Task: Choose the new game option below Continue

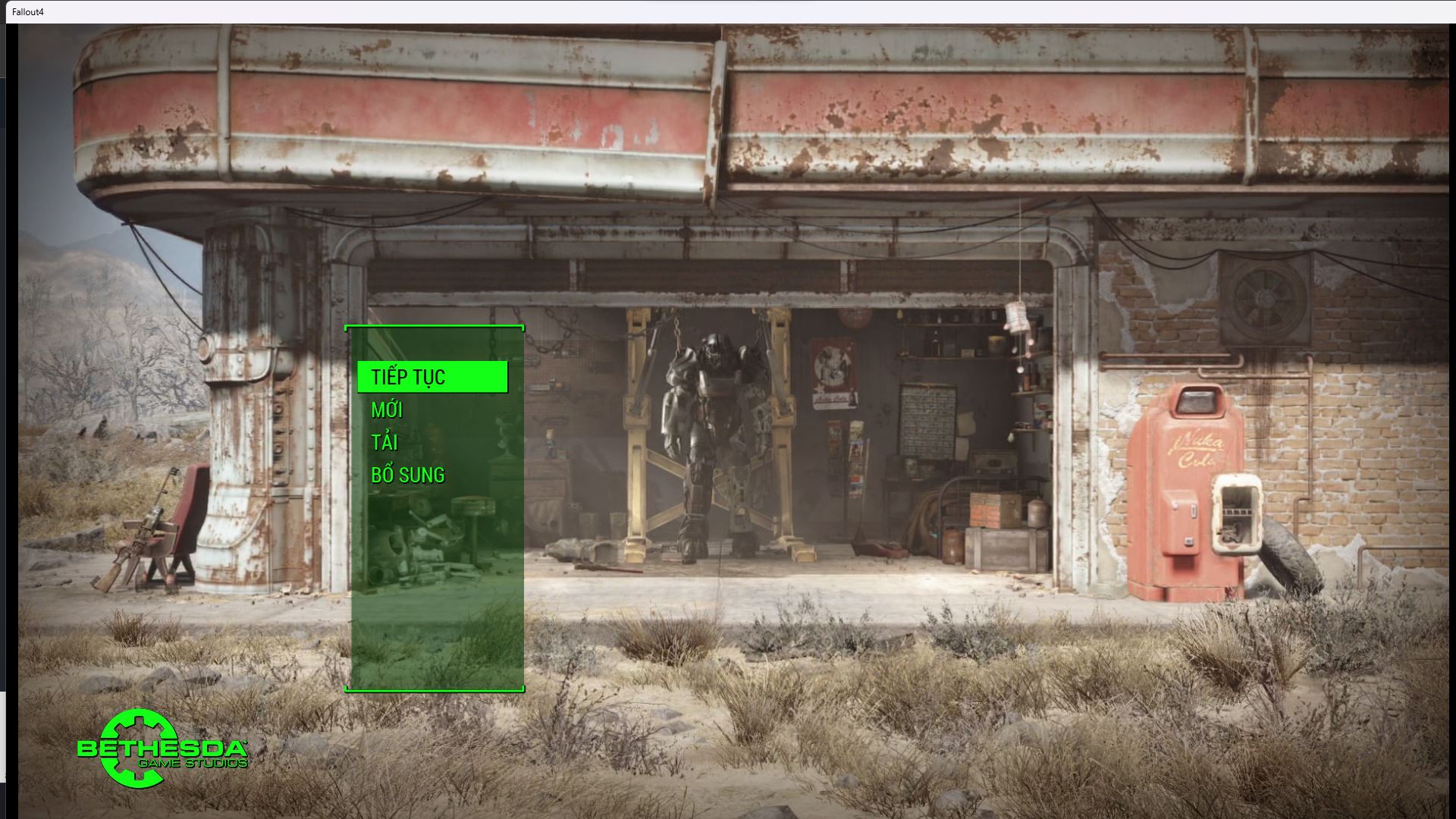Action: [387, 409]
